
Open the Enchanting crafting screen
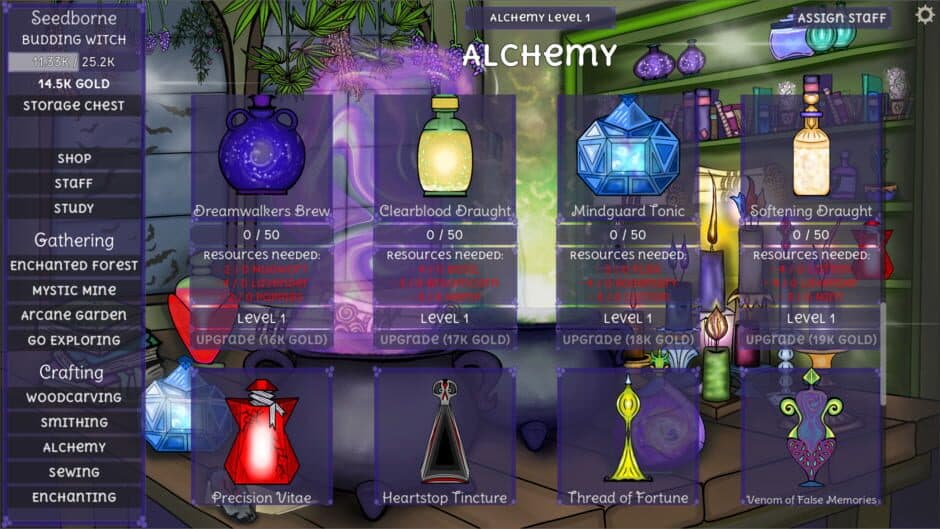[74, 497]
